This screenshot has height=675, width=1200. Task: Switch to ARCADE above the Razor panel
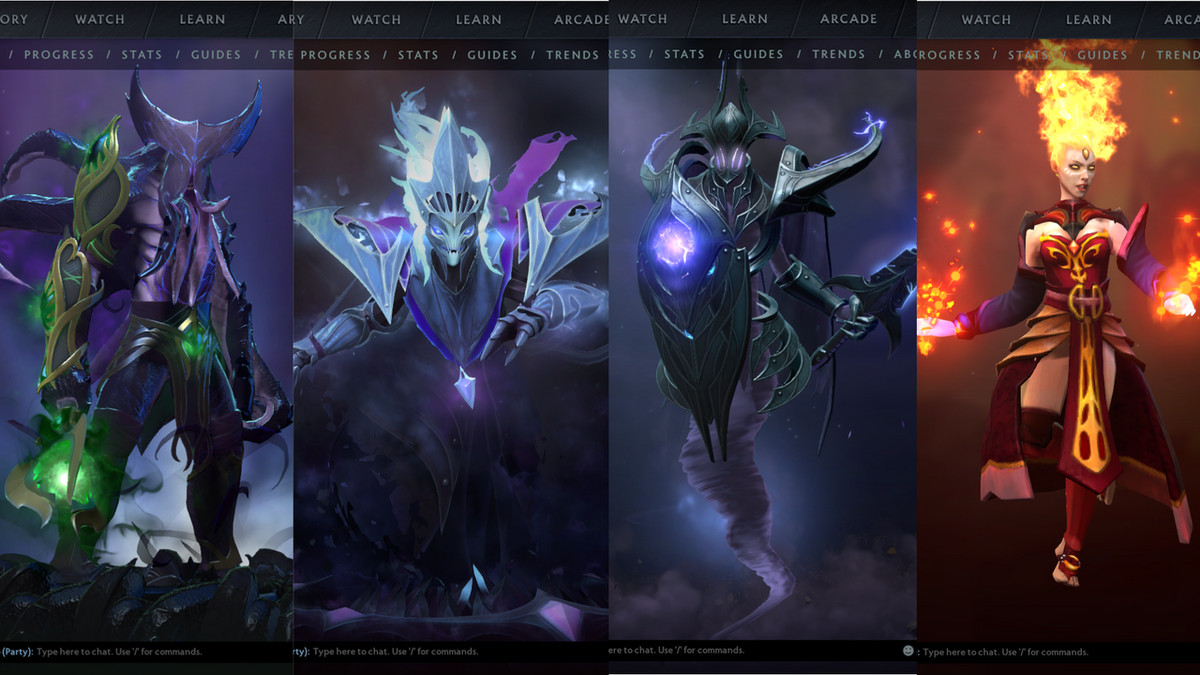[849, 19]
